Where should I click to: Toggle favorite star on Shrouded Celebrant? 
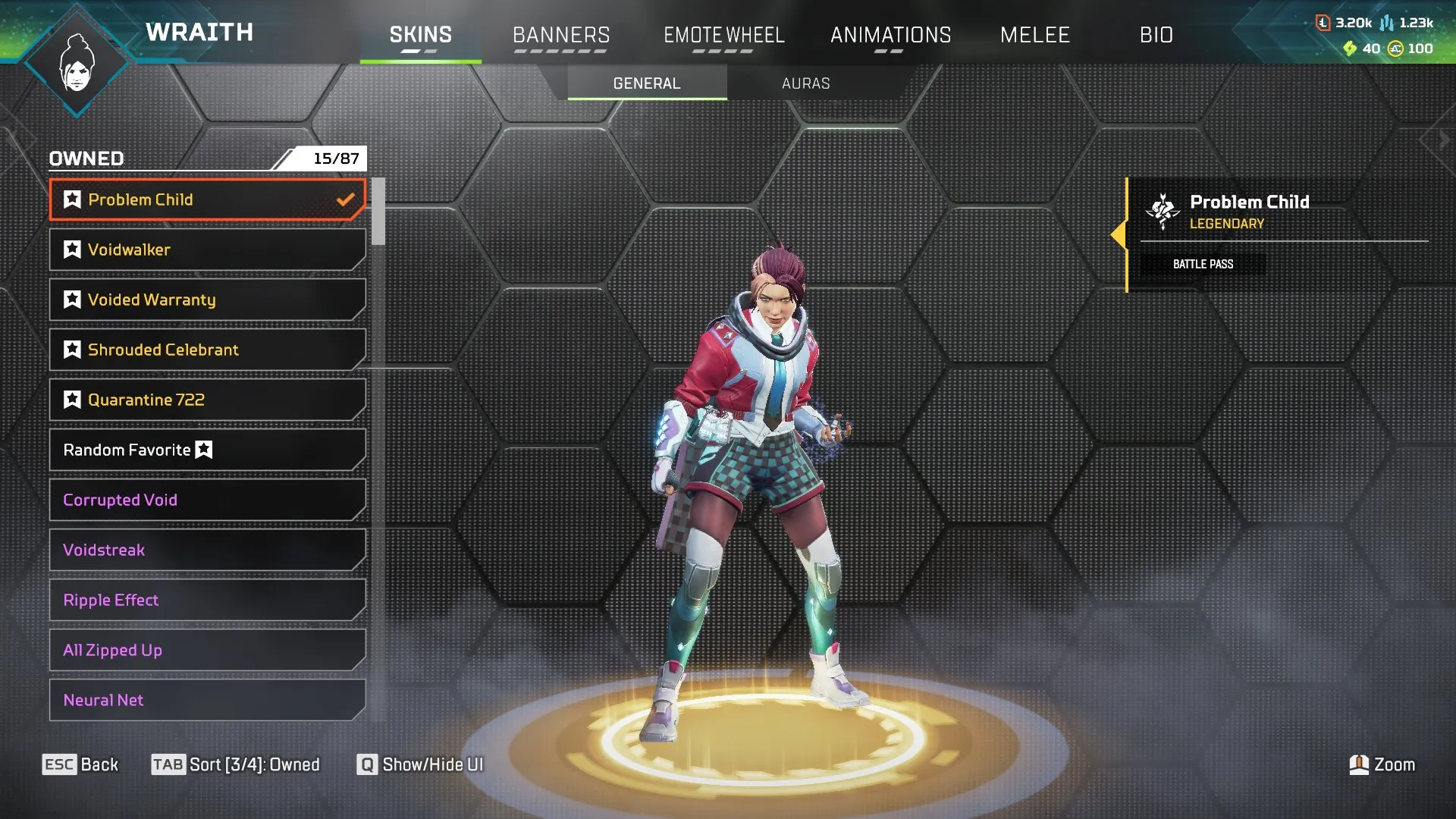pos(71,349)
